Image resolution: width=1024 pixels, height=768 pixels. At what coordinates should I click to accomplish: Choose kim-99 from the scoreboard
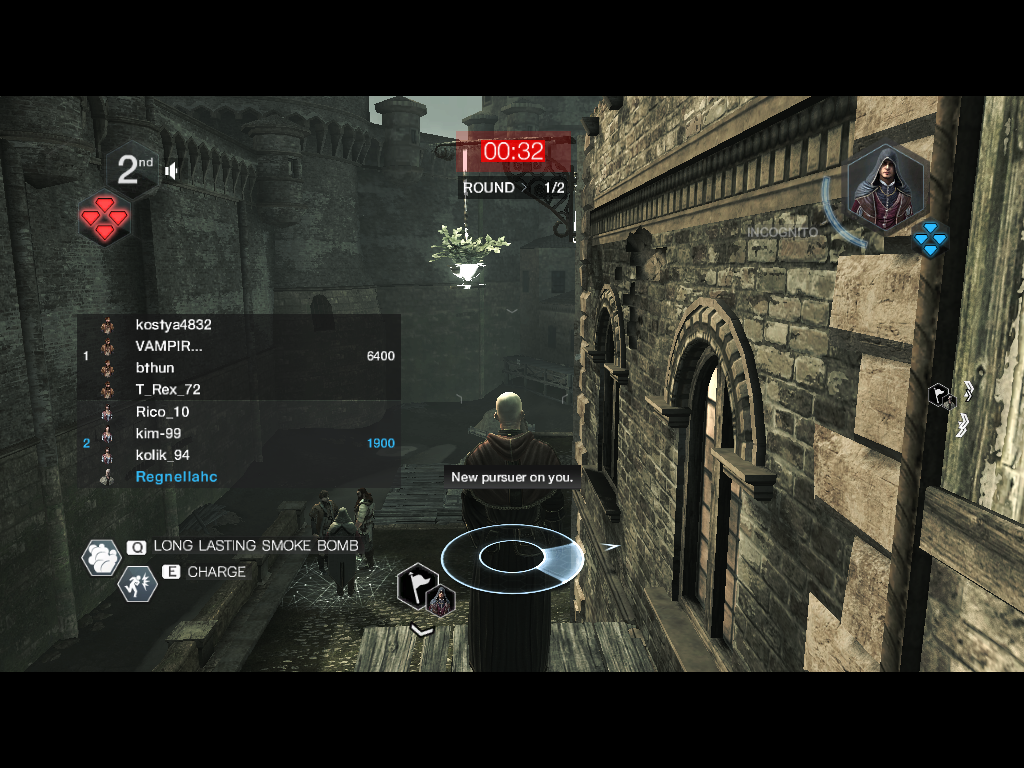pos(158,434)
